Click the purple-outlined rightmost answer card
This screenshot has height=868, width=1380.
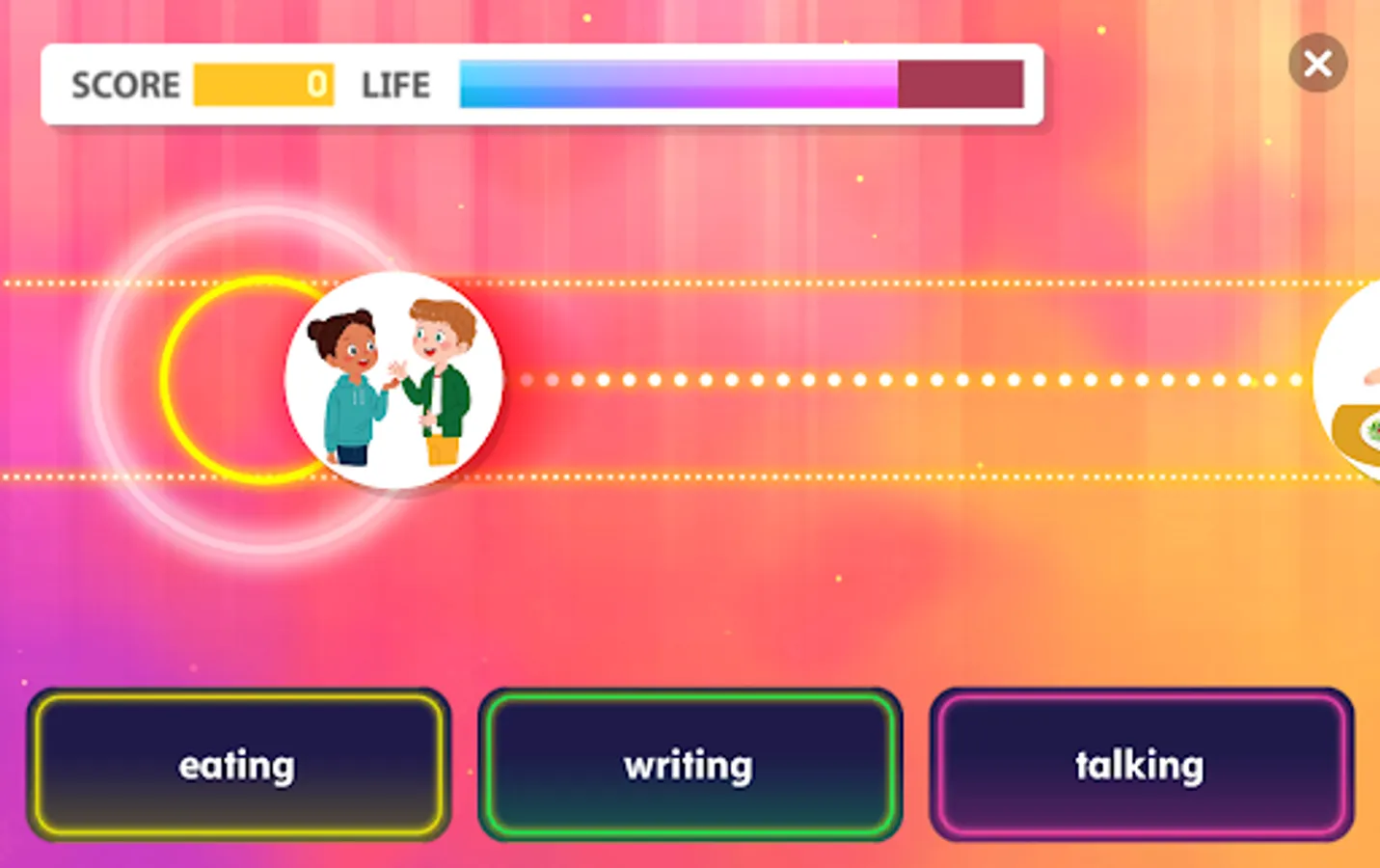pos(1141,764)
